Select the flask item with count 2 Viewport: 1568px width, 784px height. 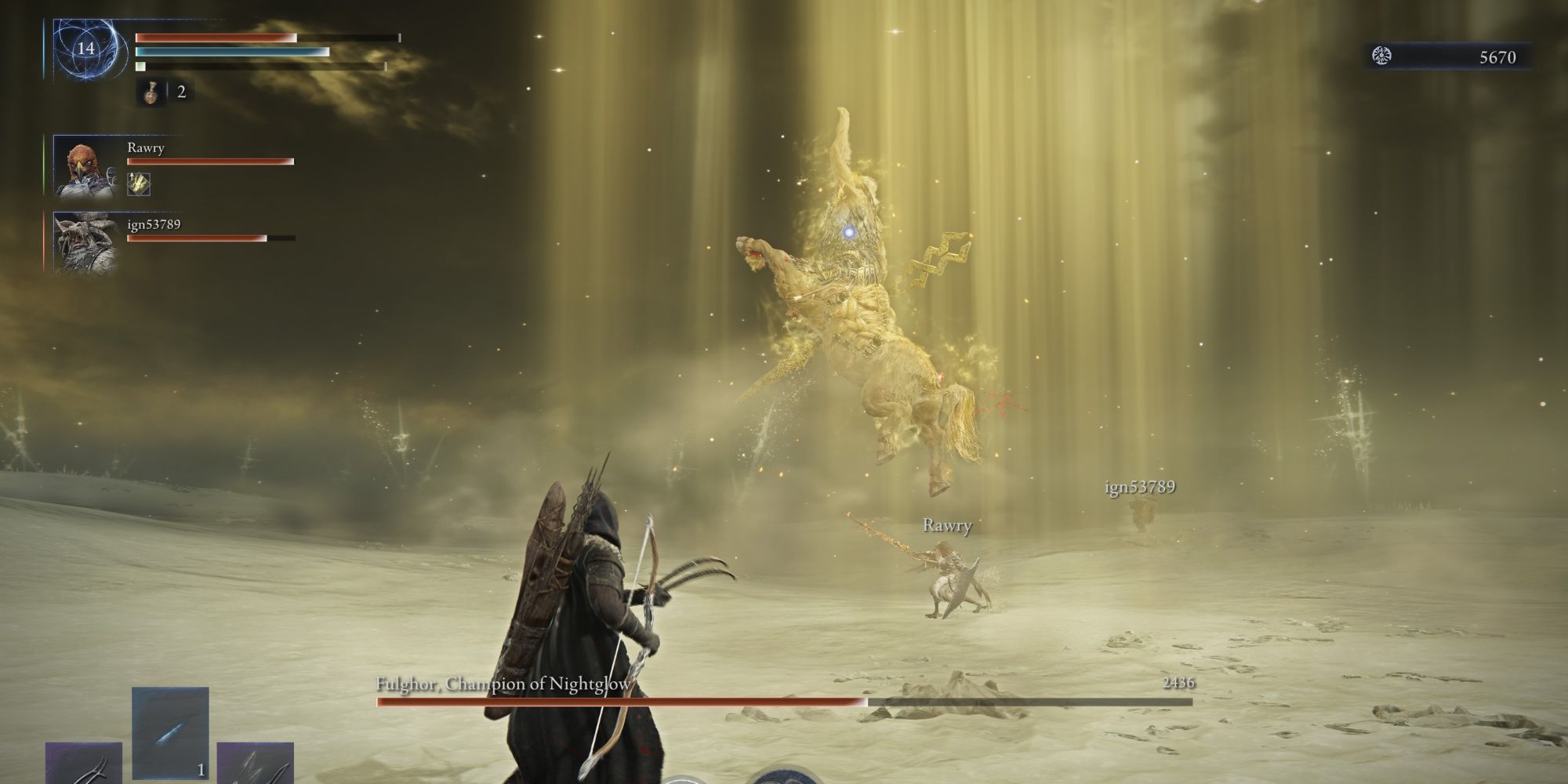click(x=151, y=95)
